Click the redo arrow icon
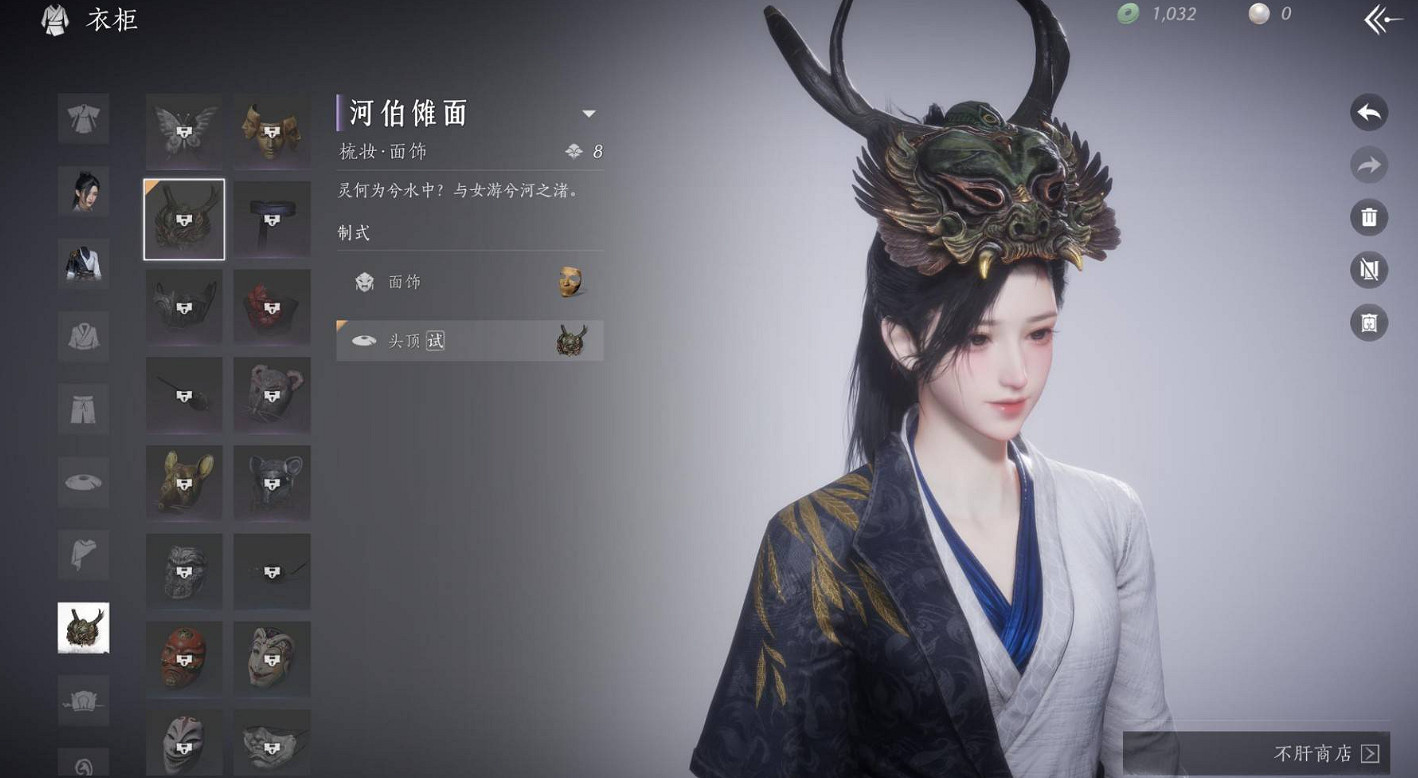1418x778 pixels. point(1369,165)
